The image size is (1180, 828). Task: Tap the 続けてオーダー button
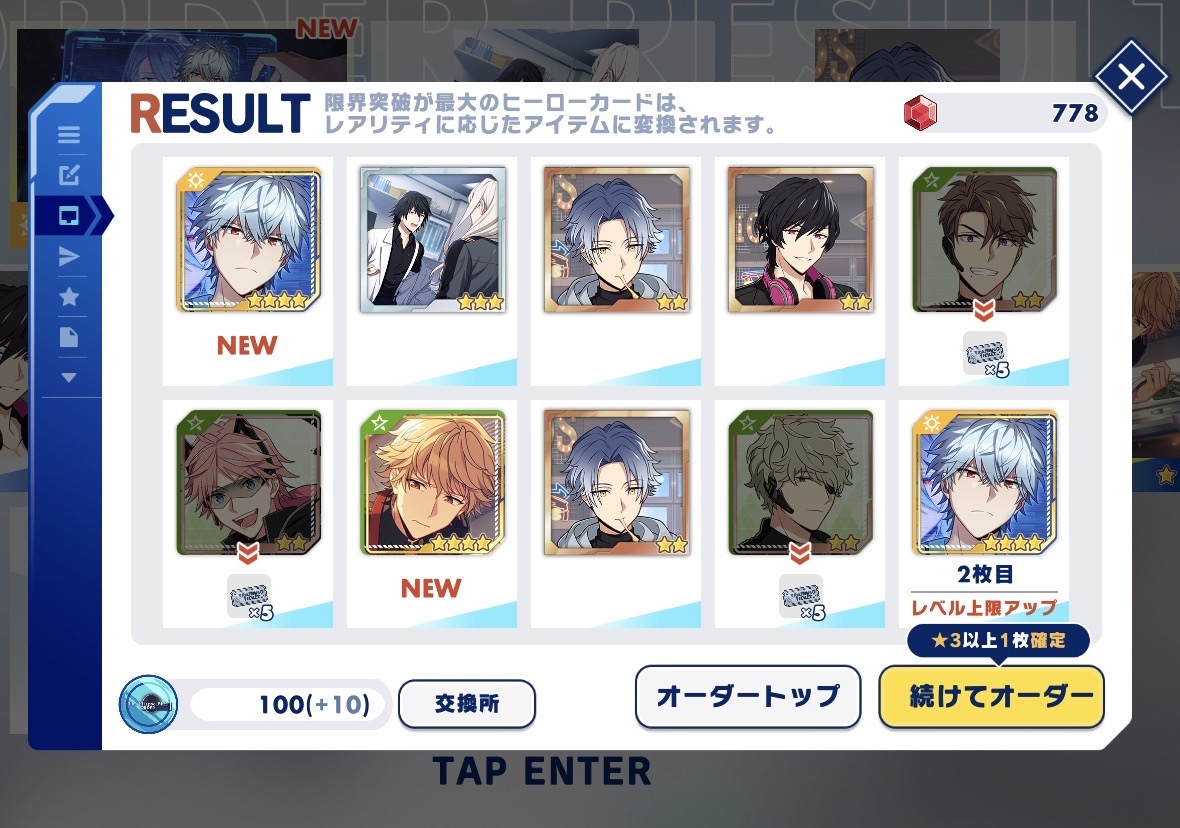[x=991, y=697]
